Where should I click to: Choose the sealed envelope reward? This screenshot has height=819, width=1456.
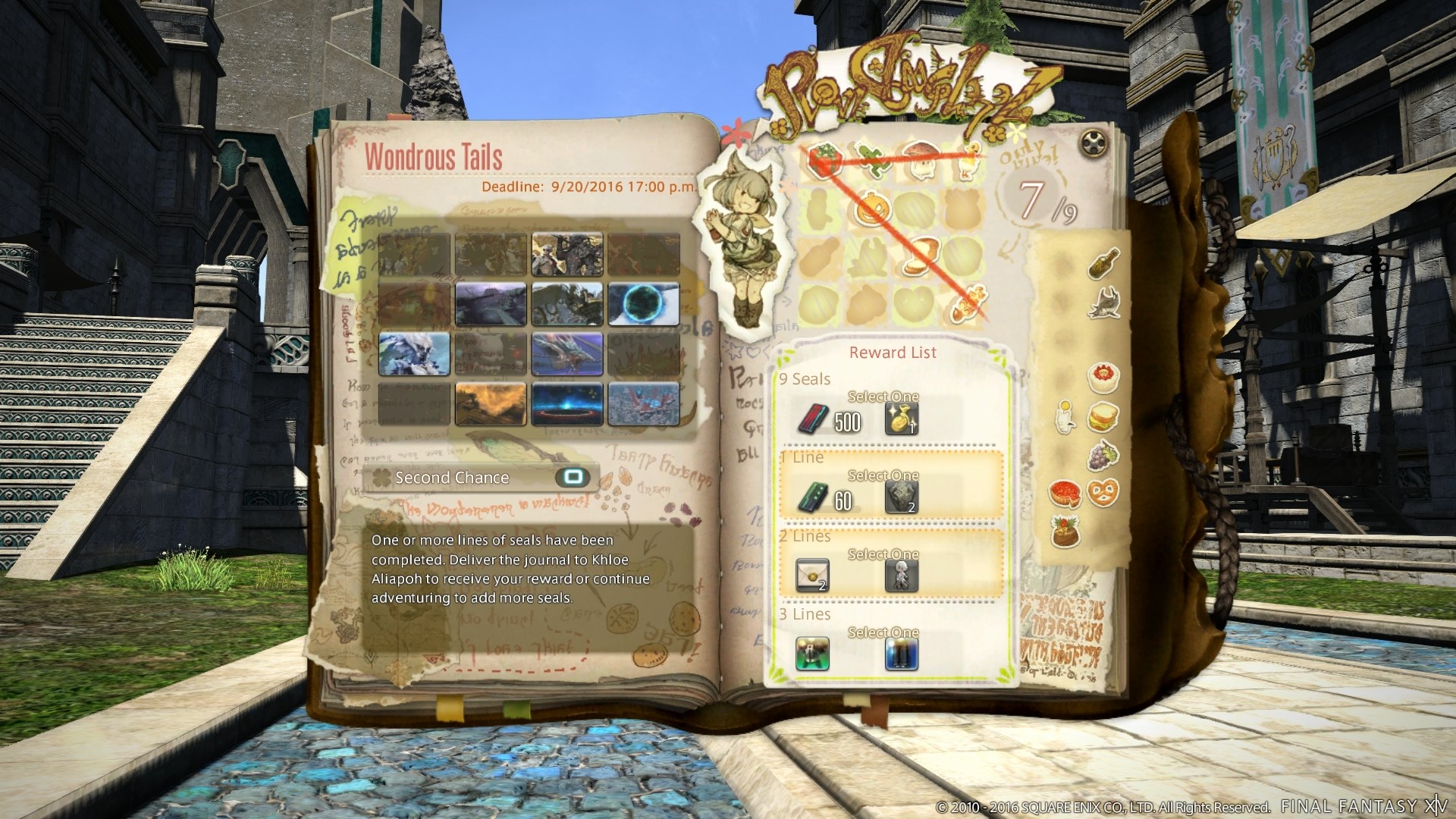812,576
